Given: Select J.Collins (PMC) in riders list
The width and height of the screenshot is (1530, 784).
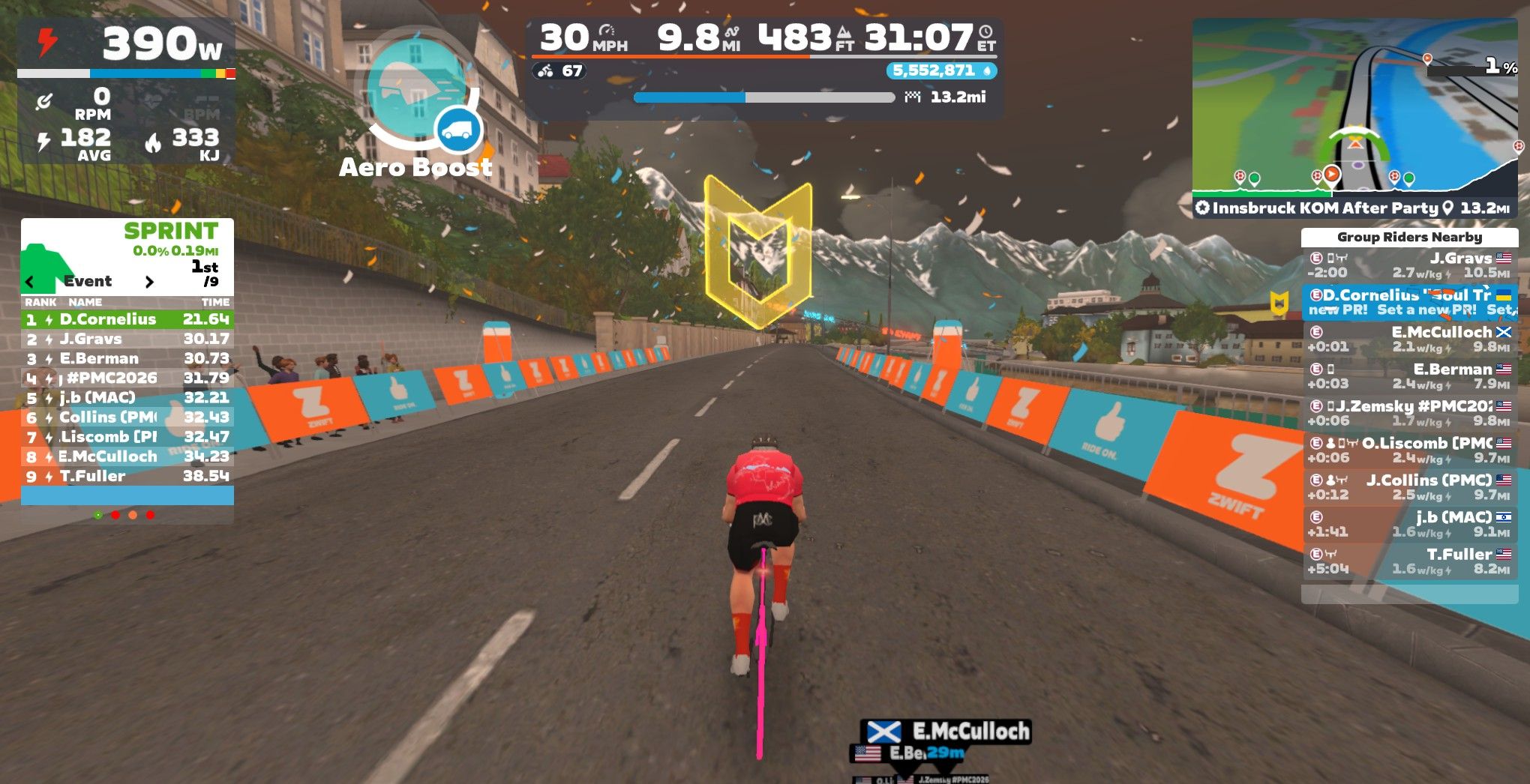Looking at the screenshot, I should pyautogui.click(x=1408, y=486).
